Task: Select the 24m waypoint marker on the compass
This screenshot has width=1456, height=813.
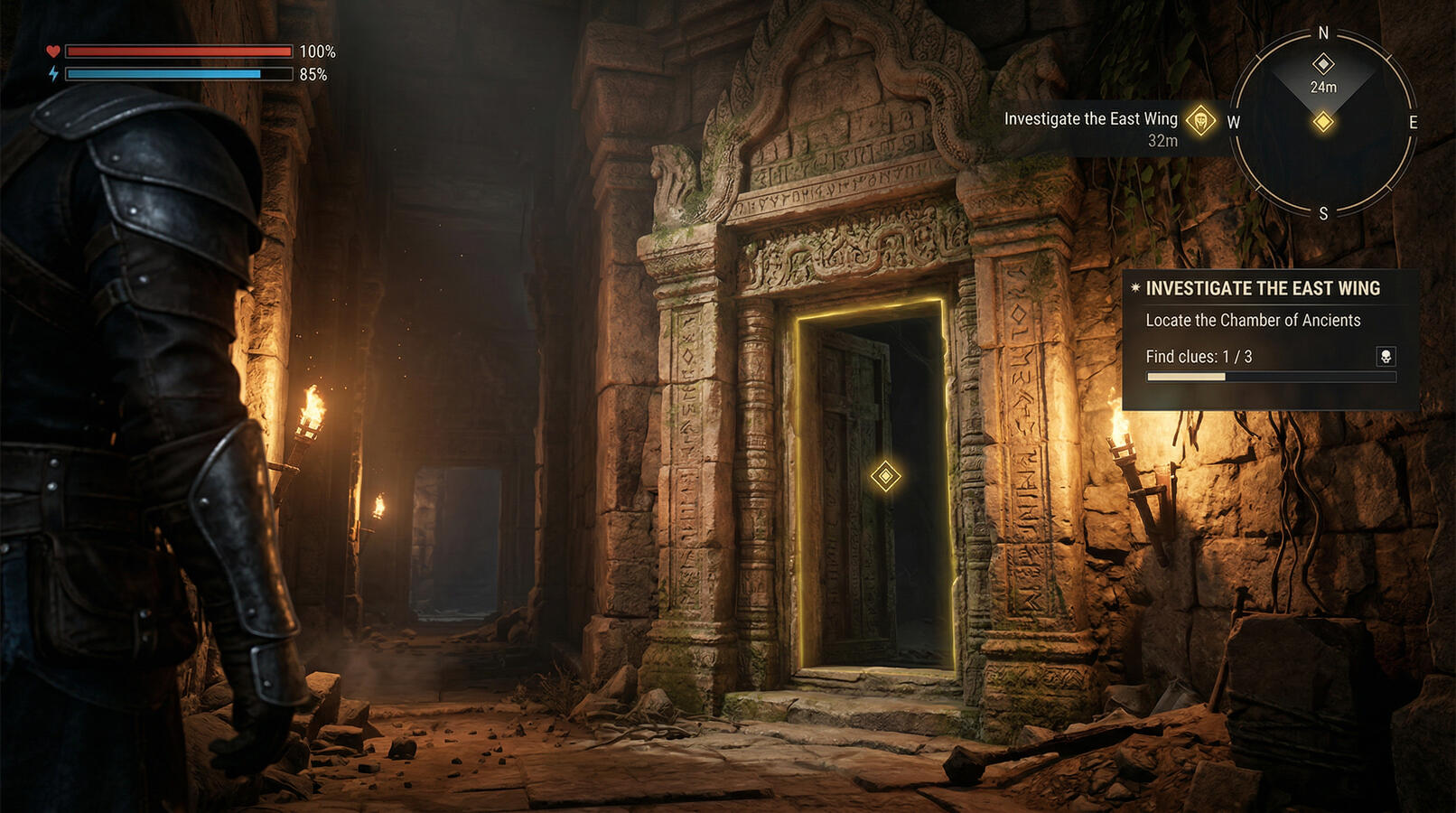Action: click(x=1323, y=64)
